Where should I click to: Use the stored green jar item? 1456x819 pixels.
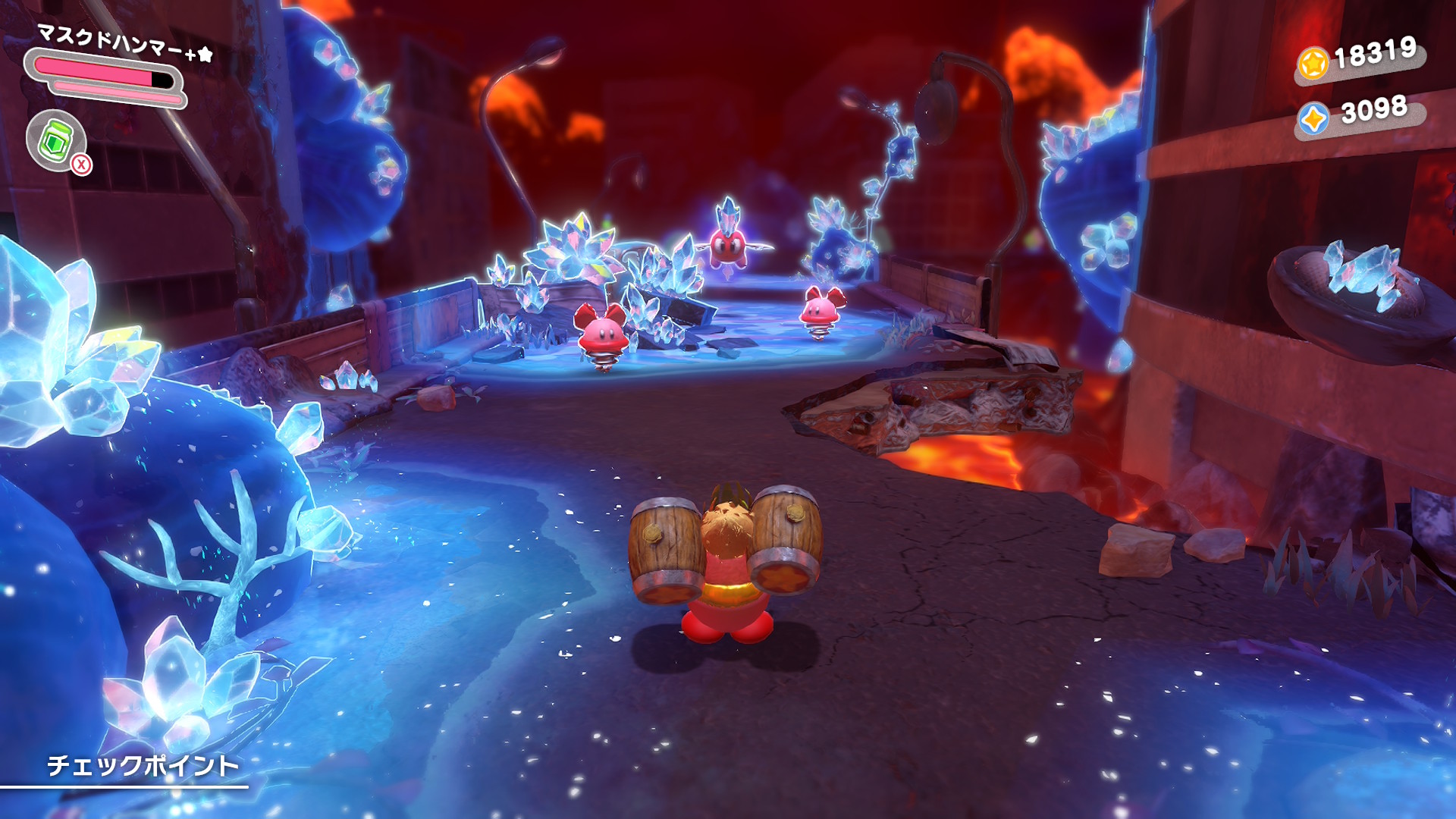click(x=56, y=140)
